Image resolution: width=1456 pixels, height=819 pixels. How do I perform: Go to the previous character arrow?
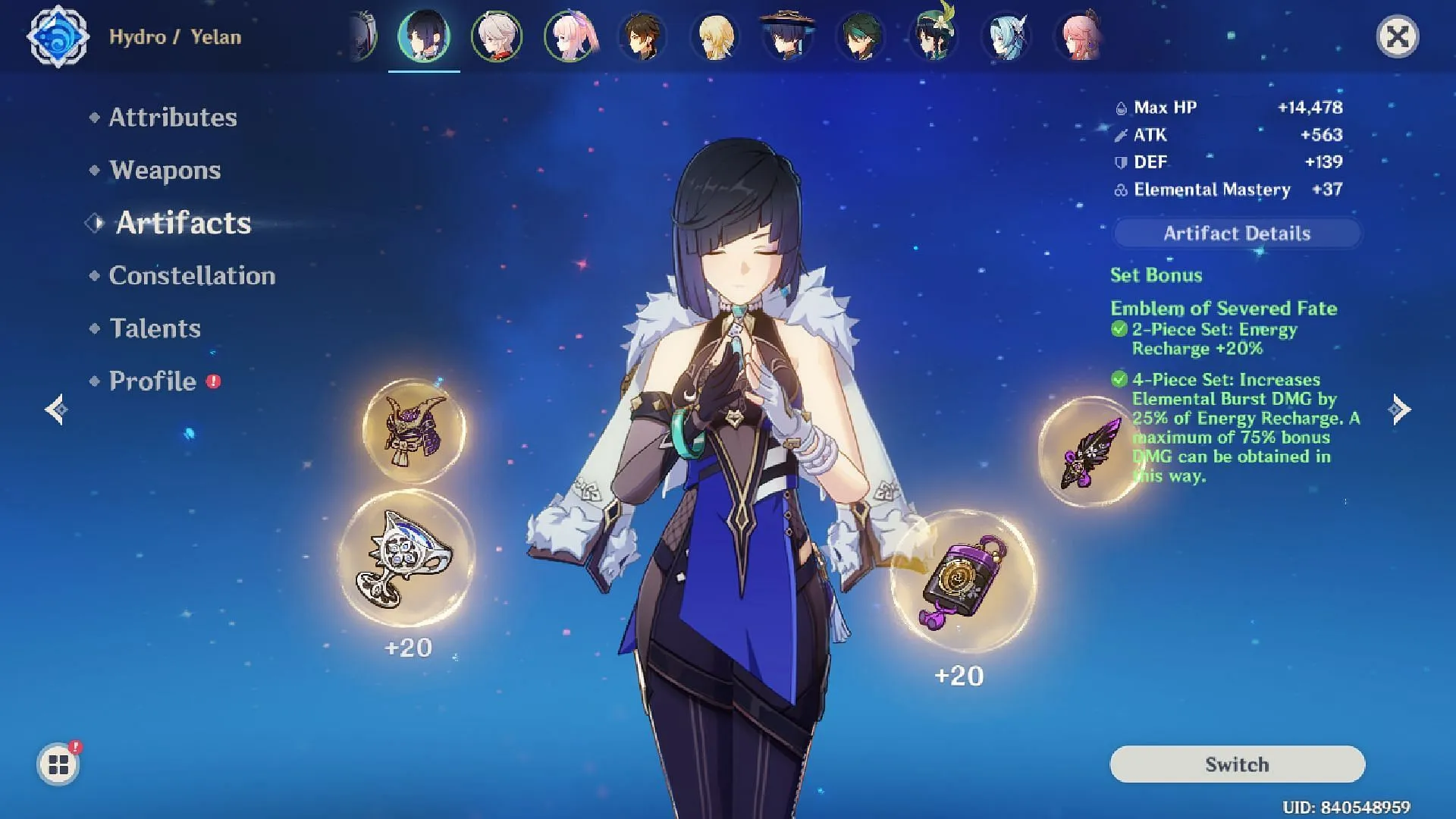click(56, 409)
